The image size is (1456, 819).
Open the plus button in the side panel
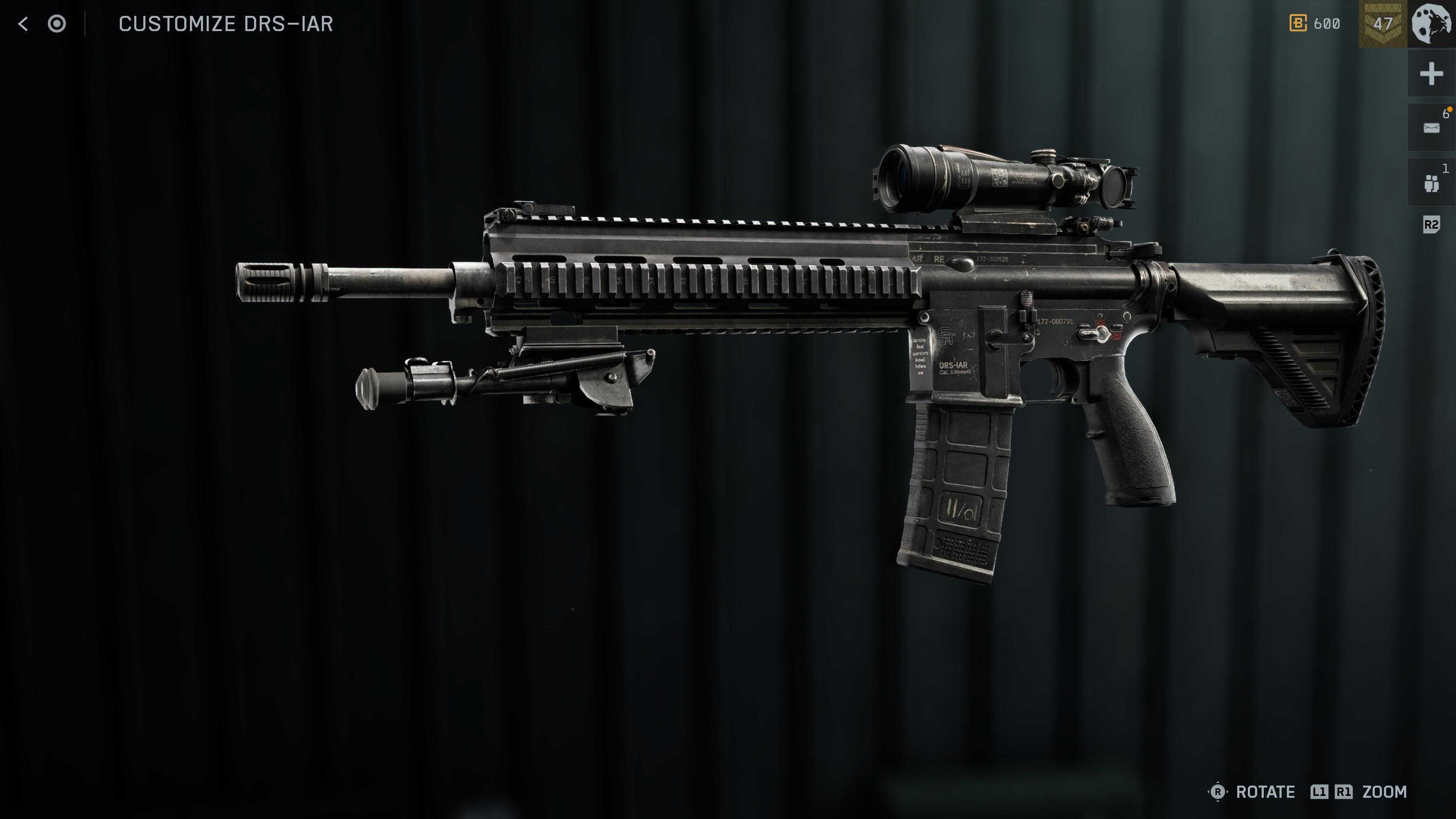1431,74
